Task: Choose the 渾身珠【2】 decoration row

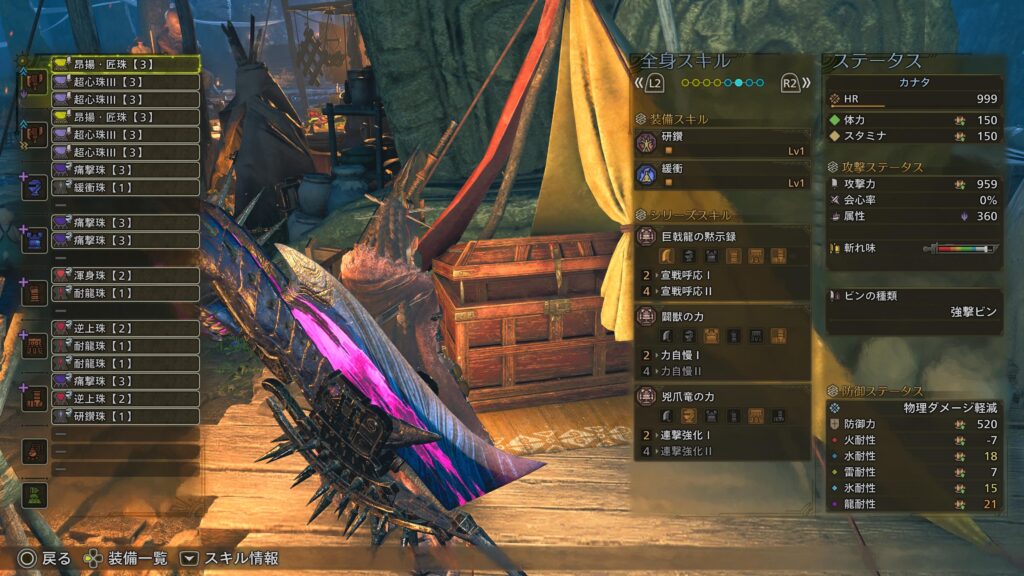Action: [124, 275]
